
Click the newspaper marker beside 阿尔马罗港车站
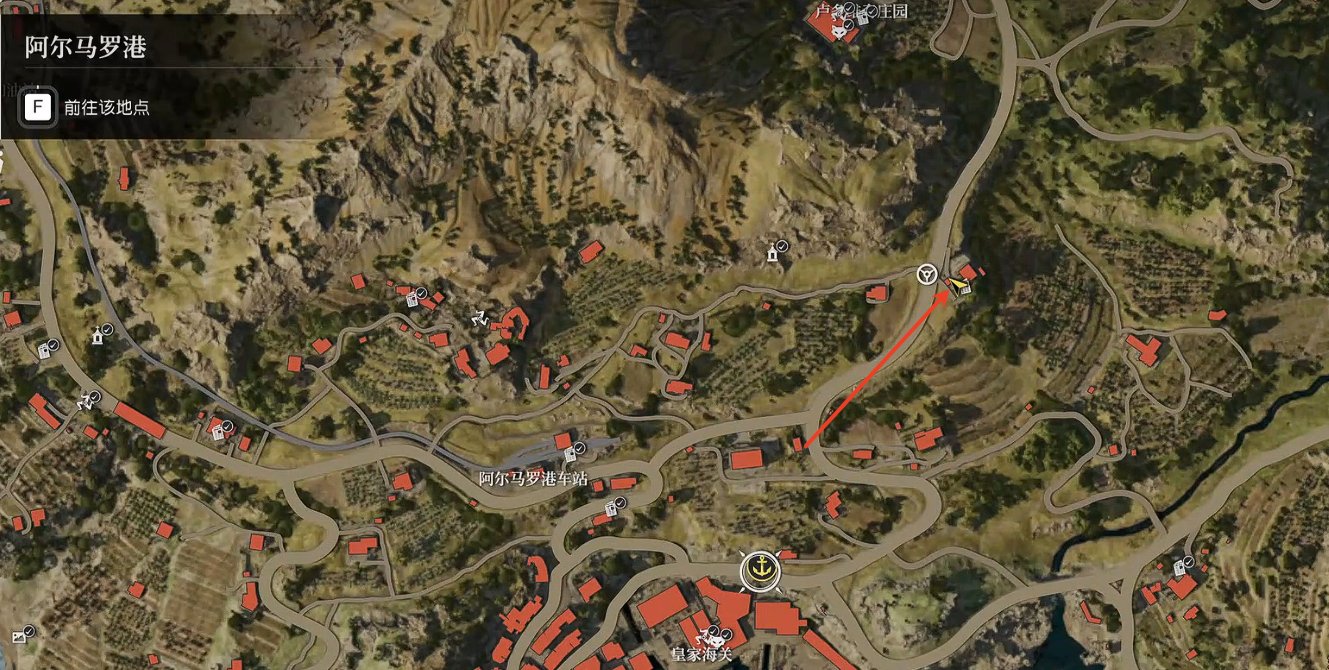[x=568, y=456]
